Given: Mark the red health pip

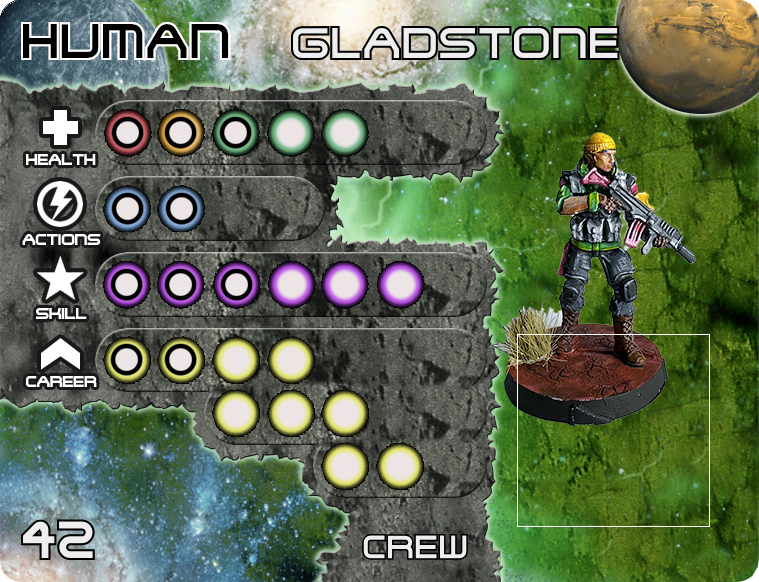Looking at the screenshot, I should tap(128, 132).
